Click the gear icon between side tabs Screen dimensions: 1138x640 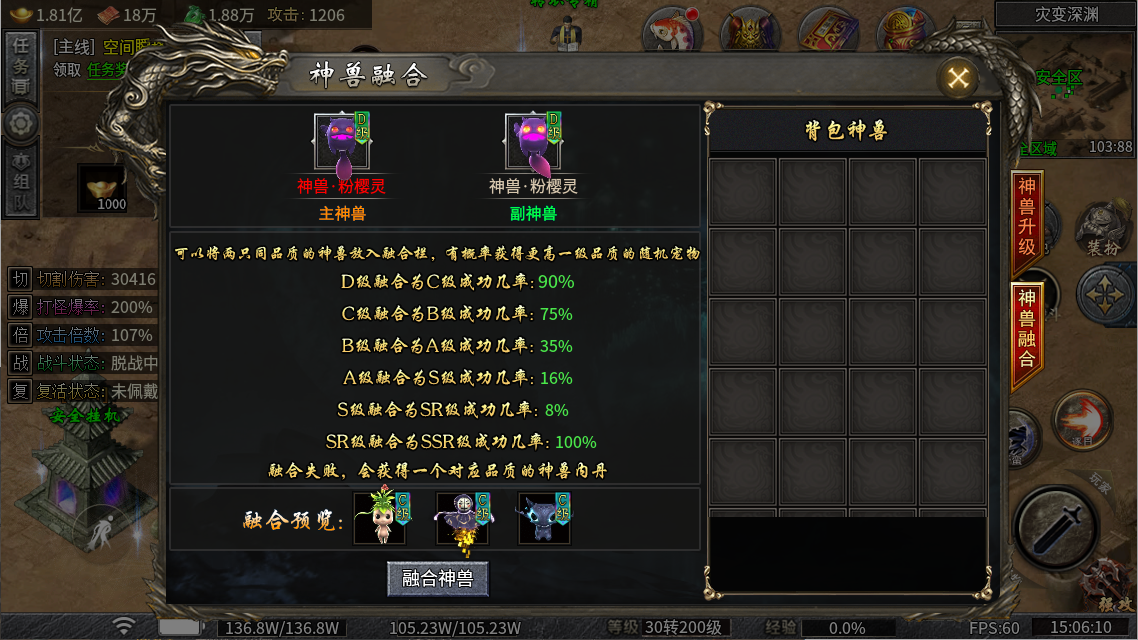[x=19, y=124]
